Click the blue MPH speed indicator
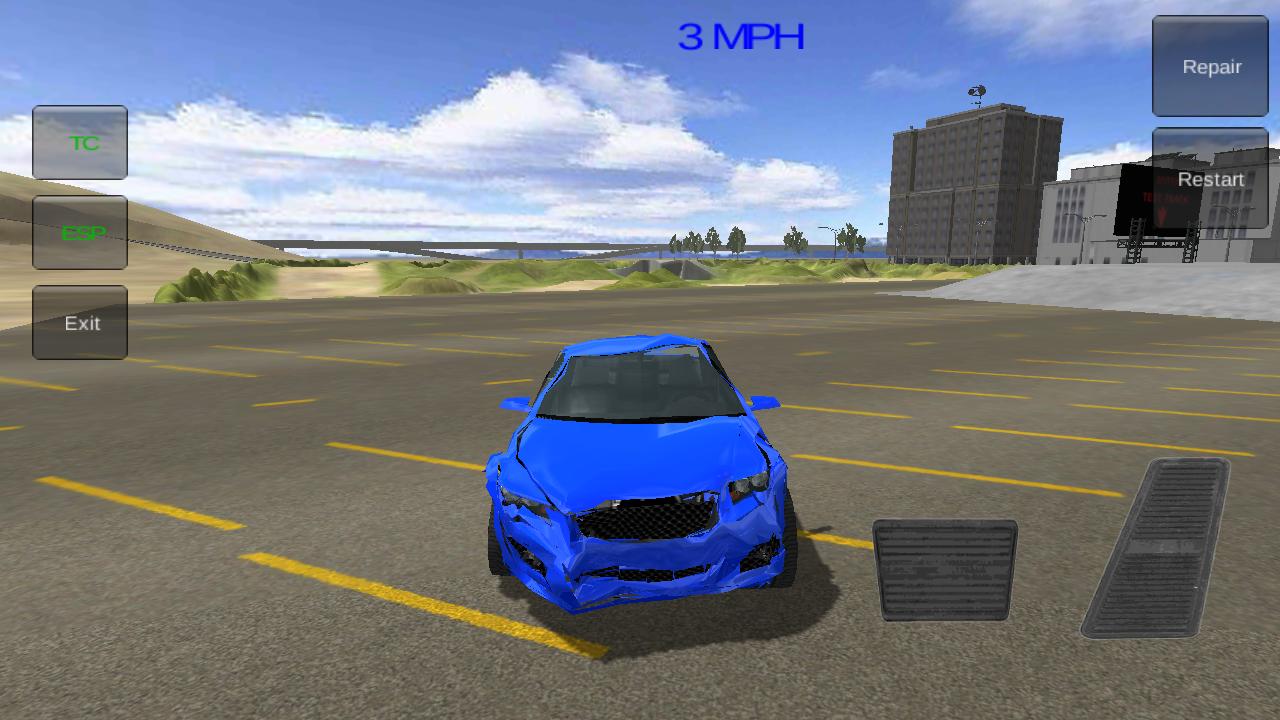This screenshot has width=1280, height=720. point(741,36)
